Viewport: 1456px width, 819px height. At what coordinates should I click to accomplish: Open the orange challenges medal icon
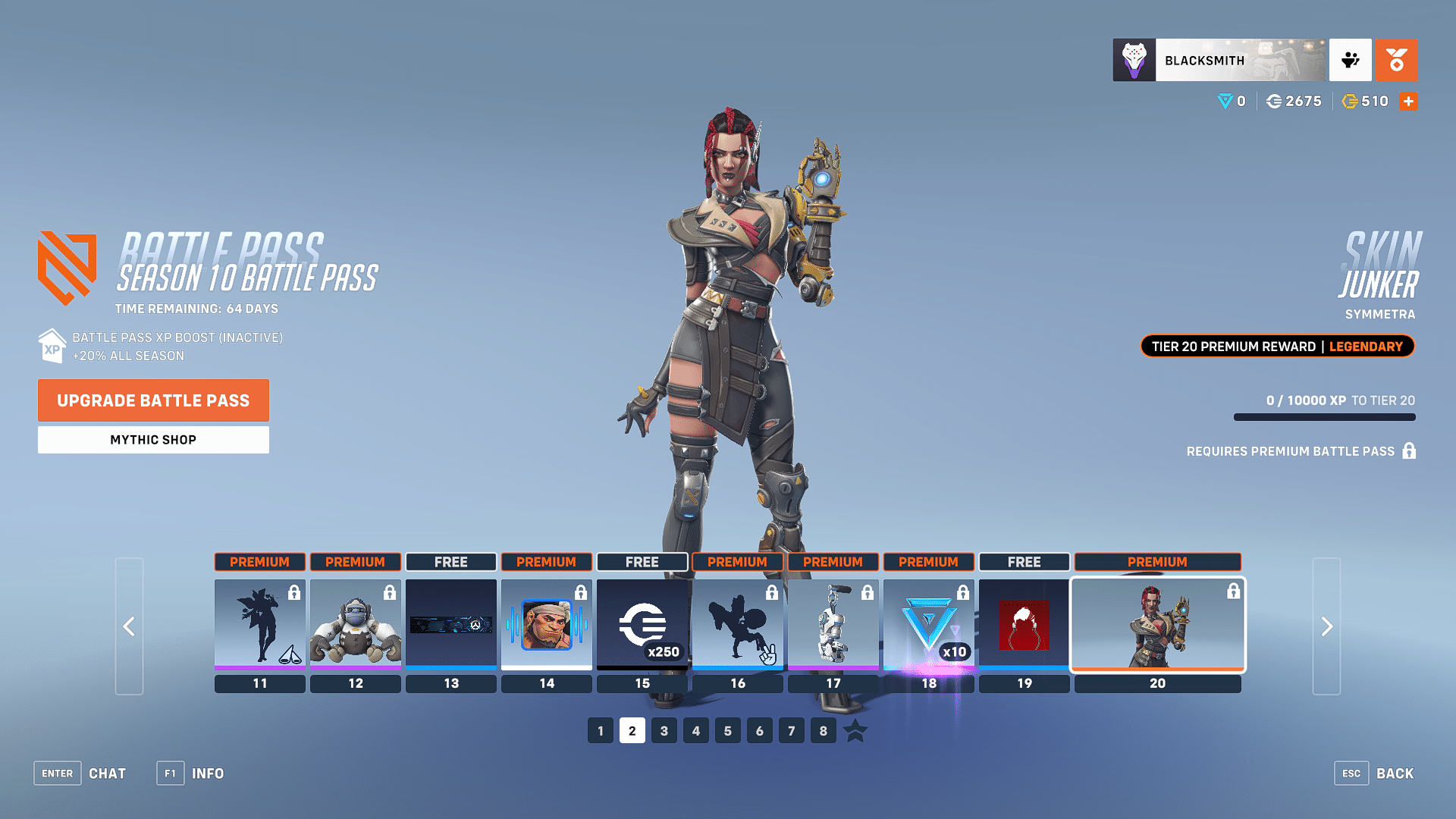click(x=1398, y=60)
